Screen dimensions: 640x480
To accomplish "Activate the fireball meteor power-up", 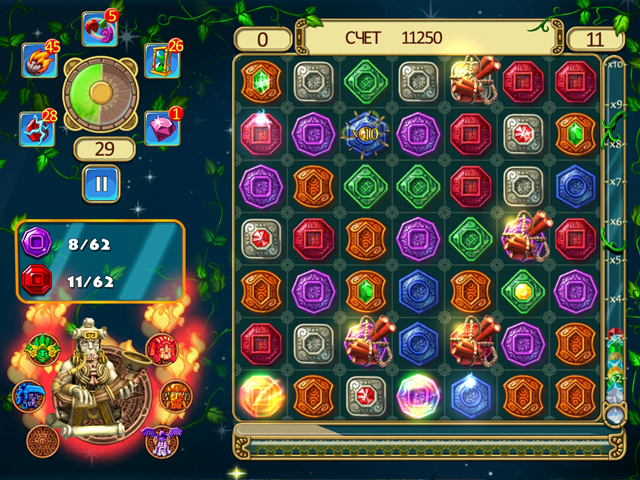I will click(x=39, y=61).
